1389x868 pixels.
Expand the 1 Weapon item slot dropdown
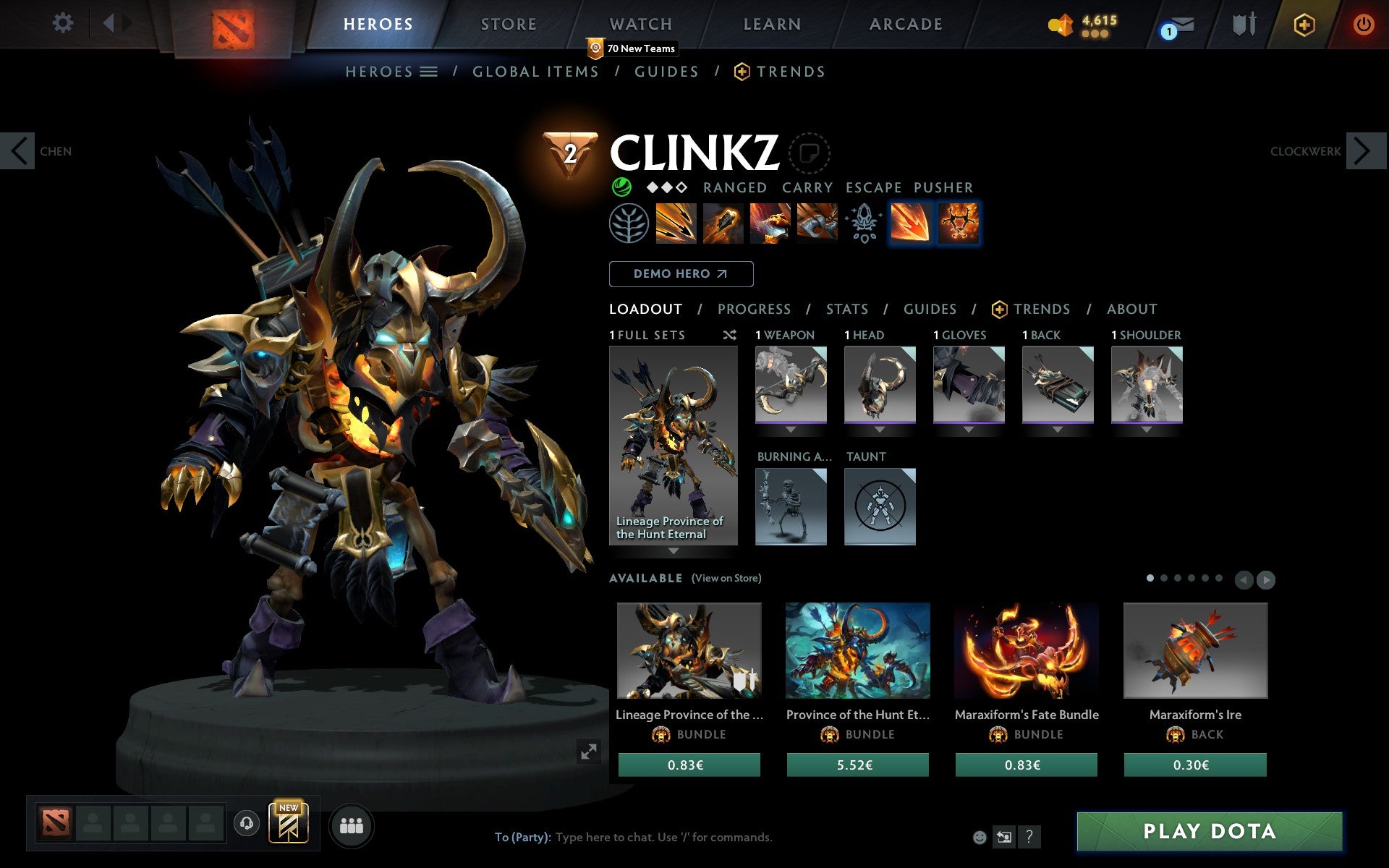(x=791, y=428)
